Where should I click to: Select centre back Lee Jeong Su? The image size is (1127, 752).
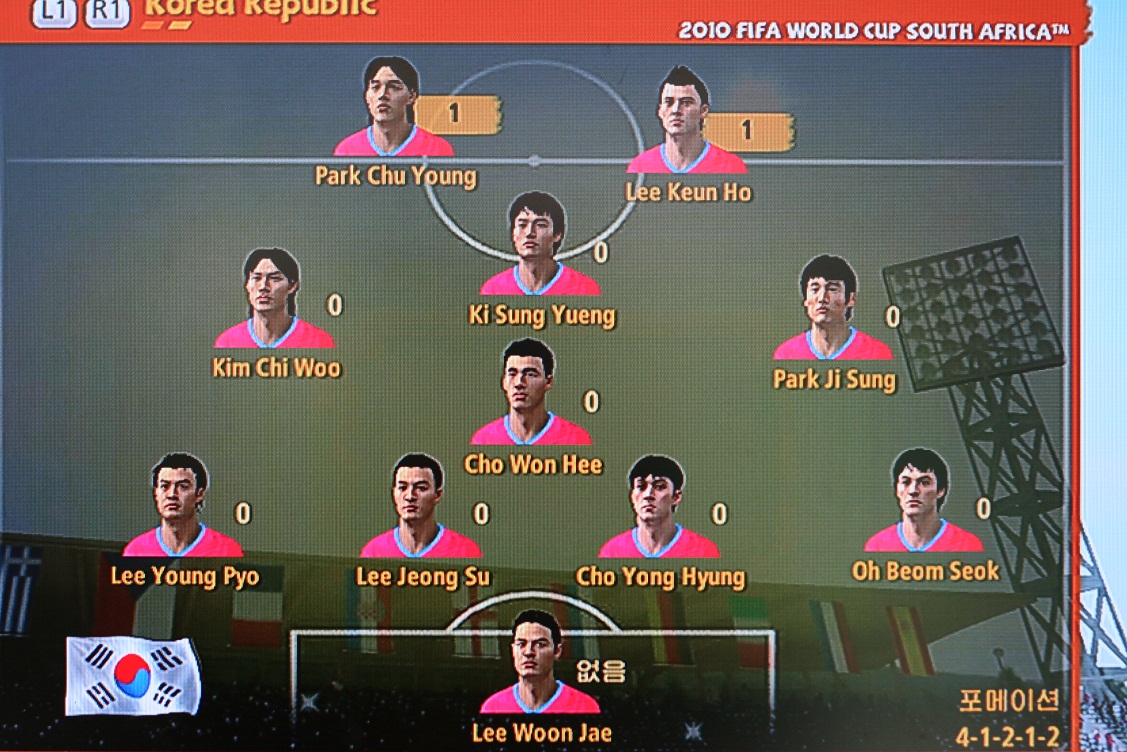(x=419, y=507)
